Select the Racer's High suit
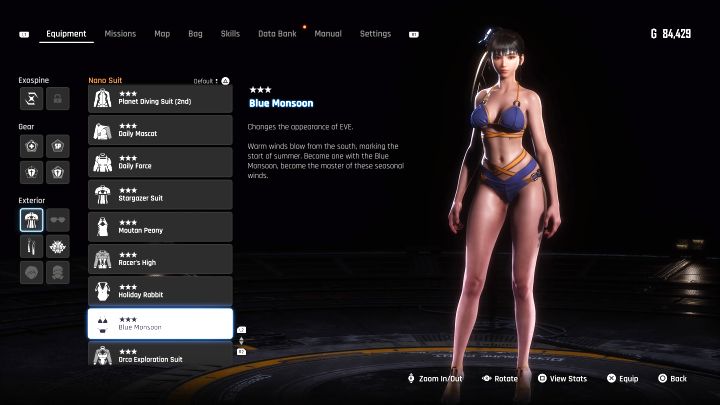Screen dimensions: 720x405 pos(160,259)
